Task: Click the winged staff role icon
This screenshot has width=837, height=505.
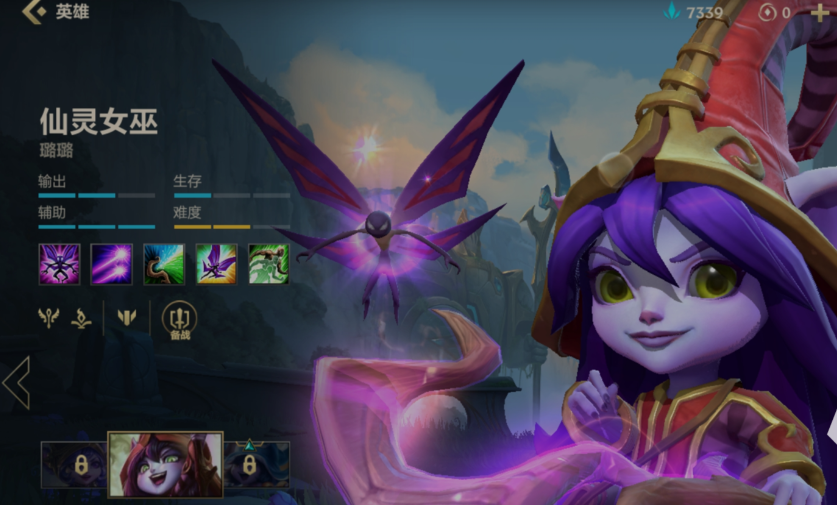Action: [x=48, y=318]
